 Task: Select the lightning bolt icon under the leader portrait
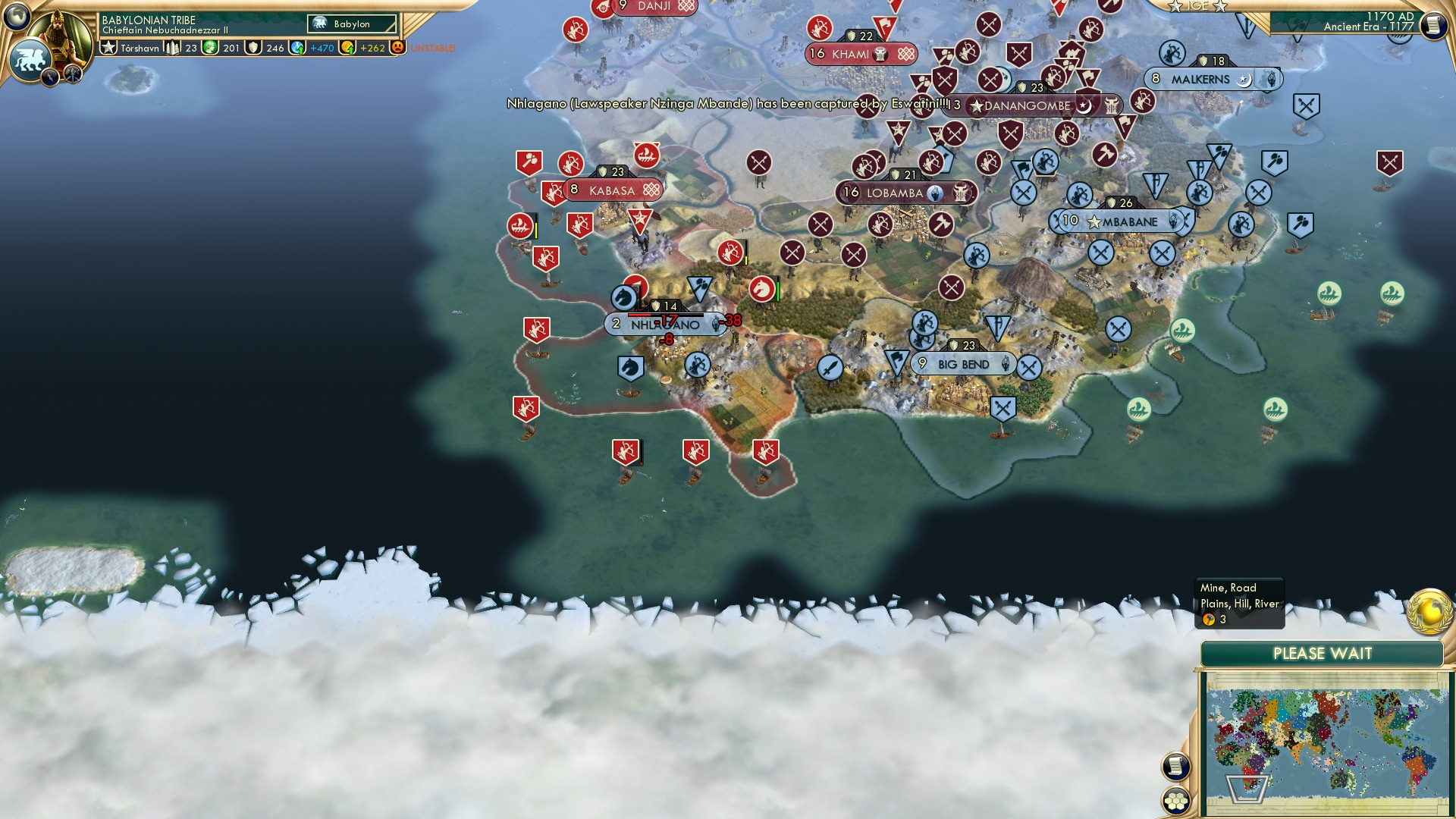click(50, 77)
